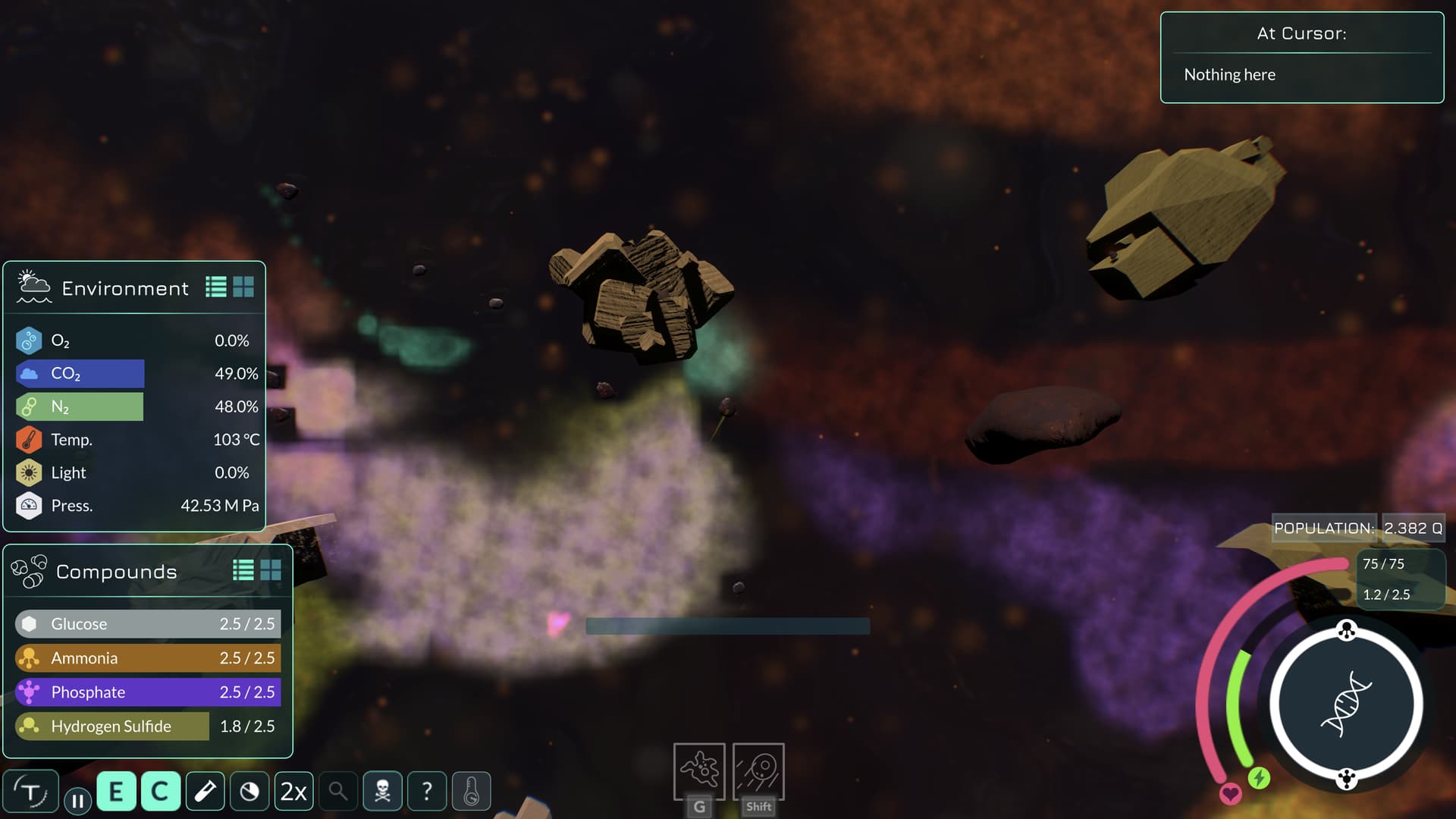The height and width of the screenshot is (819, 1456).
Task: Open the editor via the DNA button
Action: [x=1346, y=704]
